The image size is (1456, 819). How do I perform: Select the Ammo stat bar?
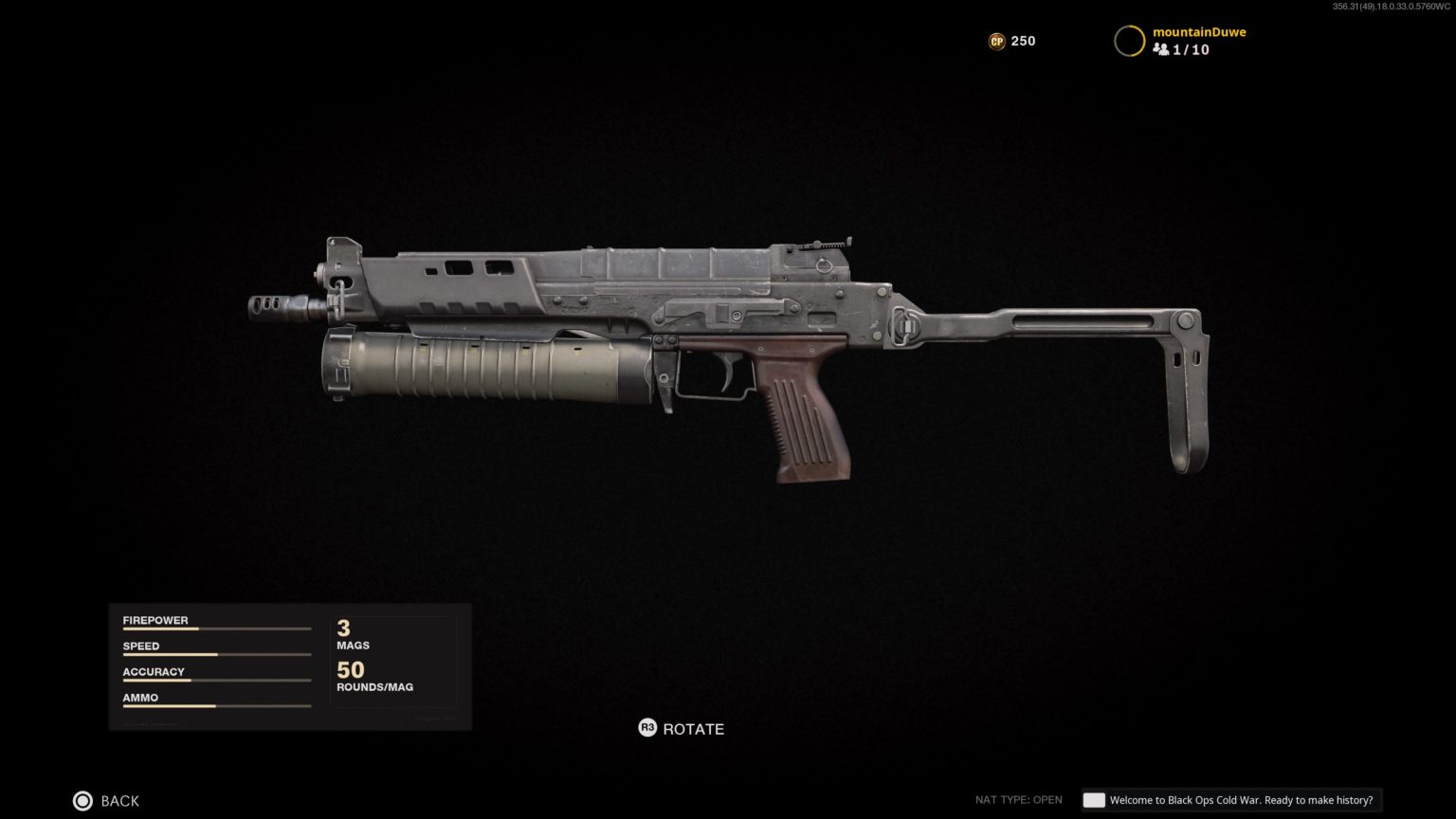point(216,705)
